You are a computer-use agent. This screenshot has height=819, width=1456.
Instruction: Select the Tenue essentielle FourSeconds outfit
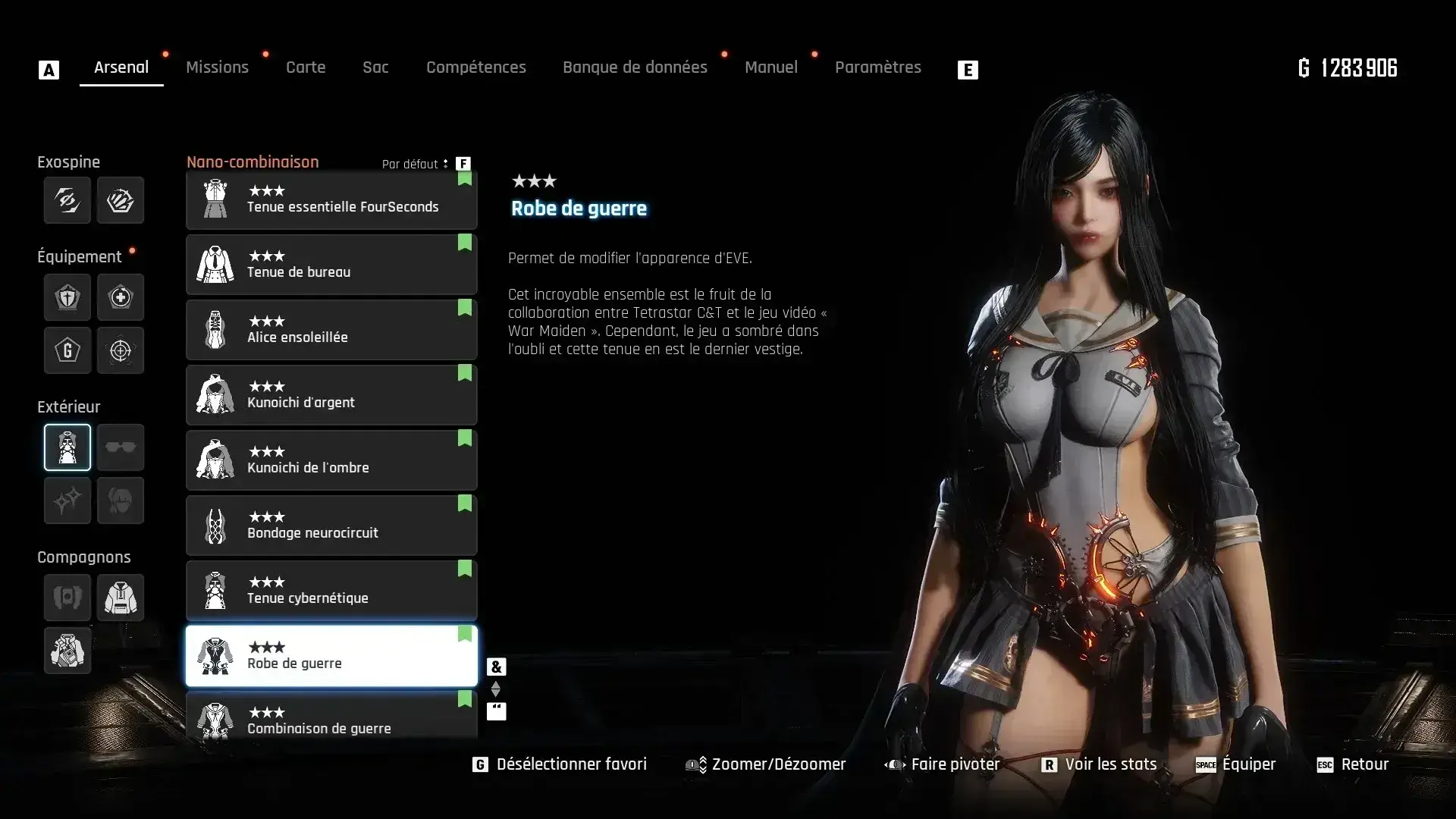pos(331,200)
